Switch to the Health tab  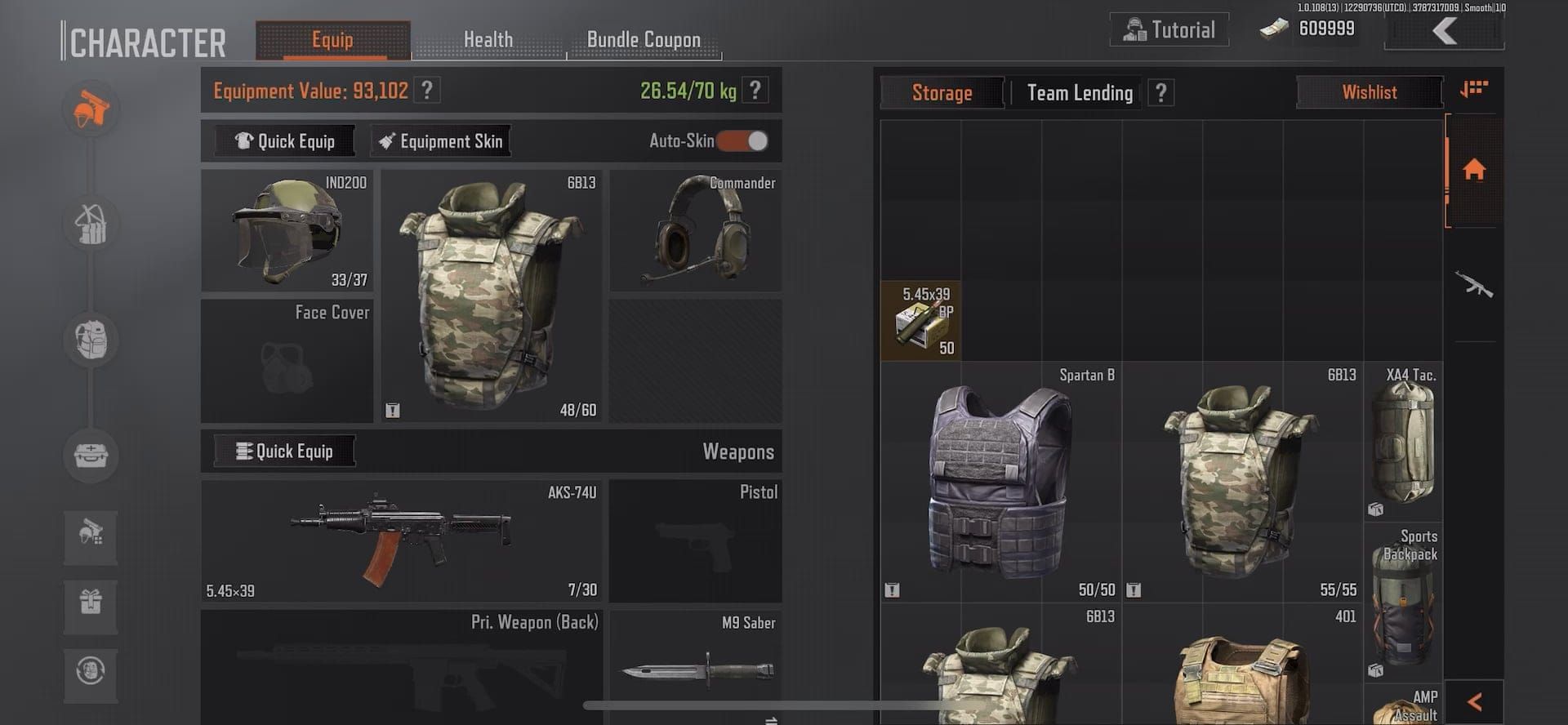tap(488, 38)
